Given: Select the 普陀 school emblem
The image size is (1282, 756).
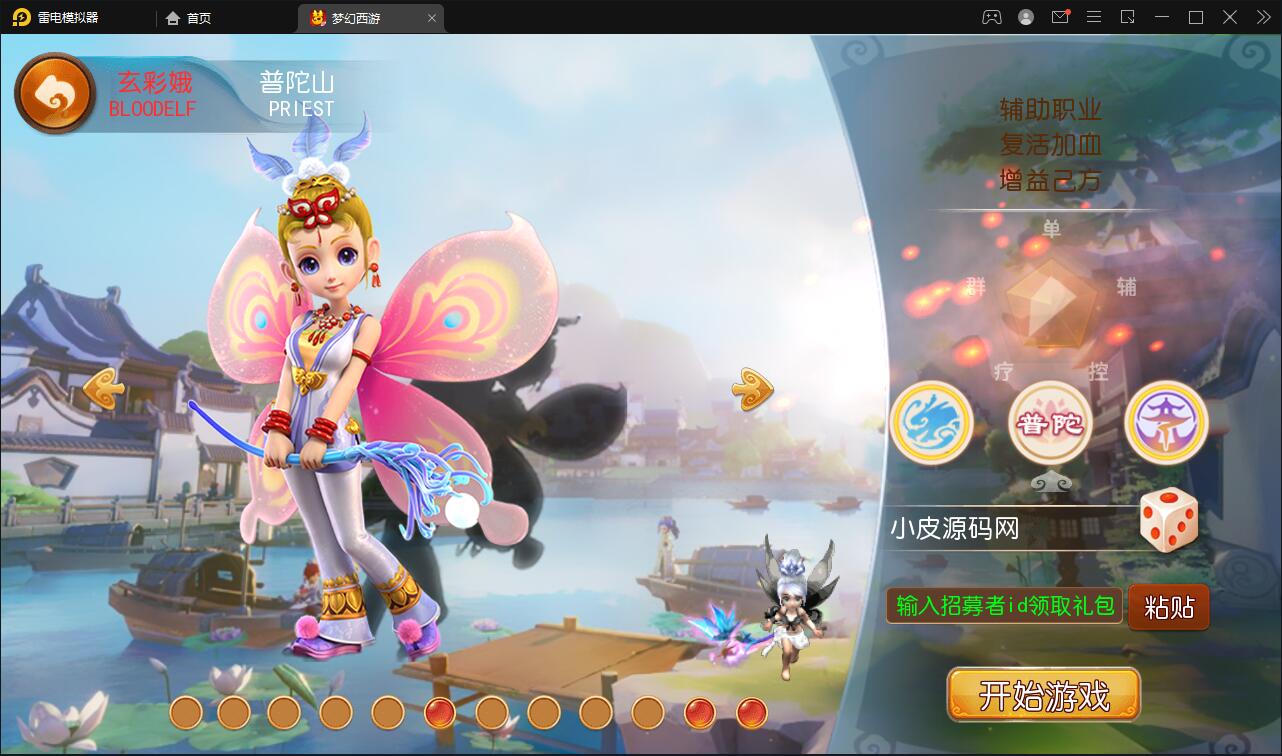Looking at the screenshot, I should (1049, 423).
